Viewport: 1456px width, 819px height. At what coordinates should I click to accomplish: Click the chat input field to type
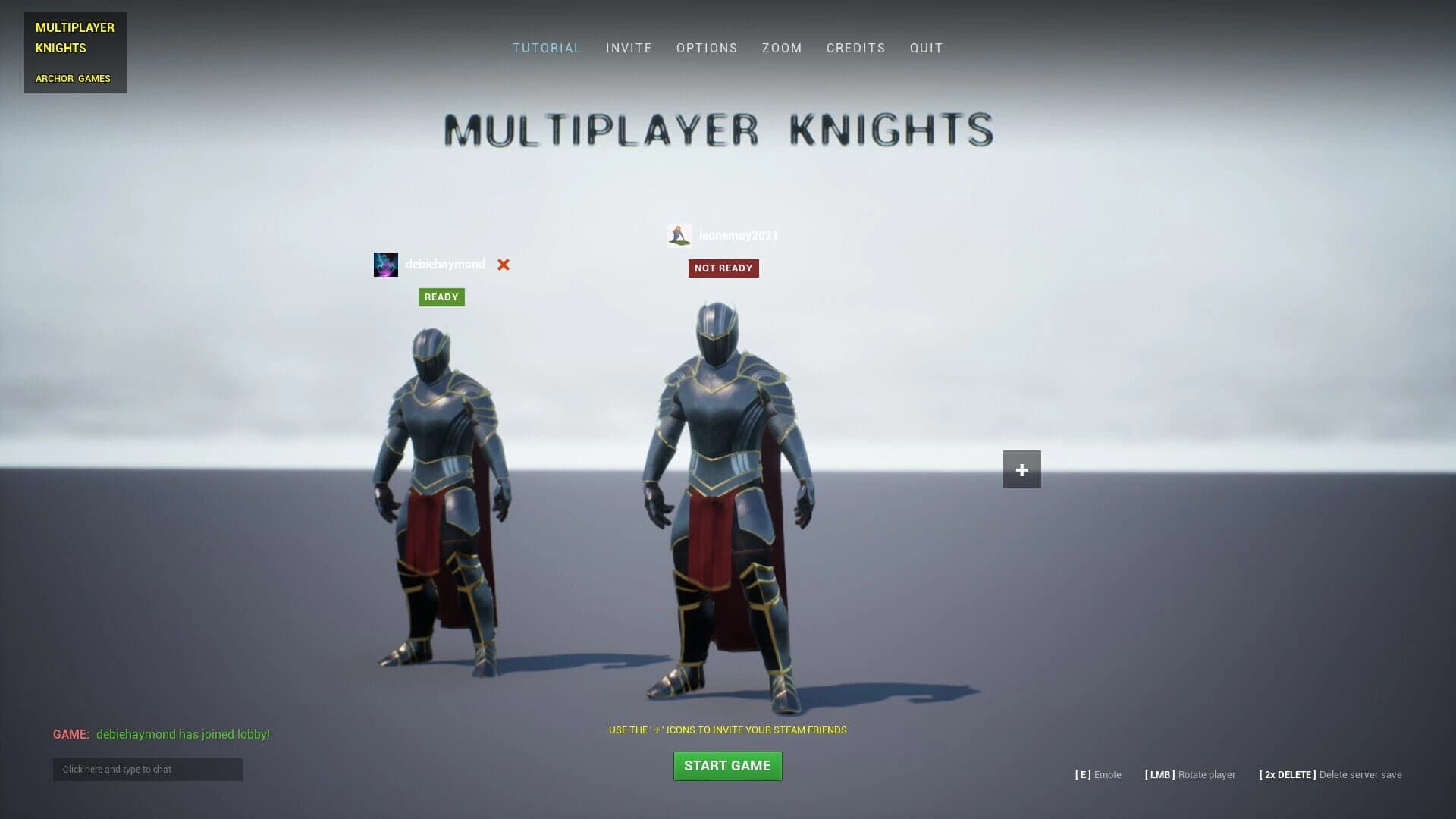[x=147, y=769]
